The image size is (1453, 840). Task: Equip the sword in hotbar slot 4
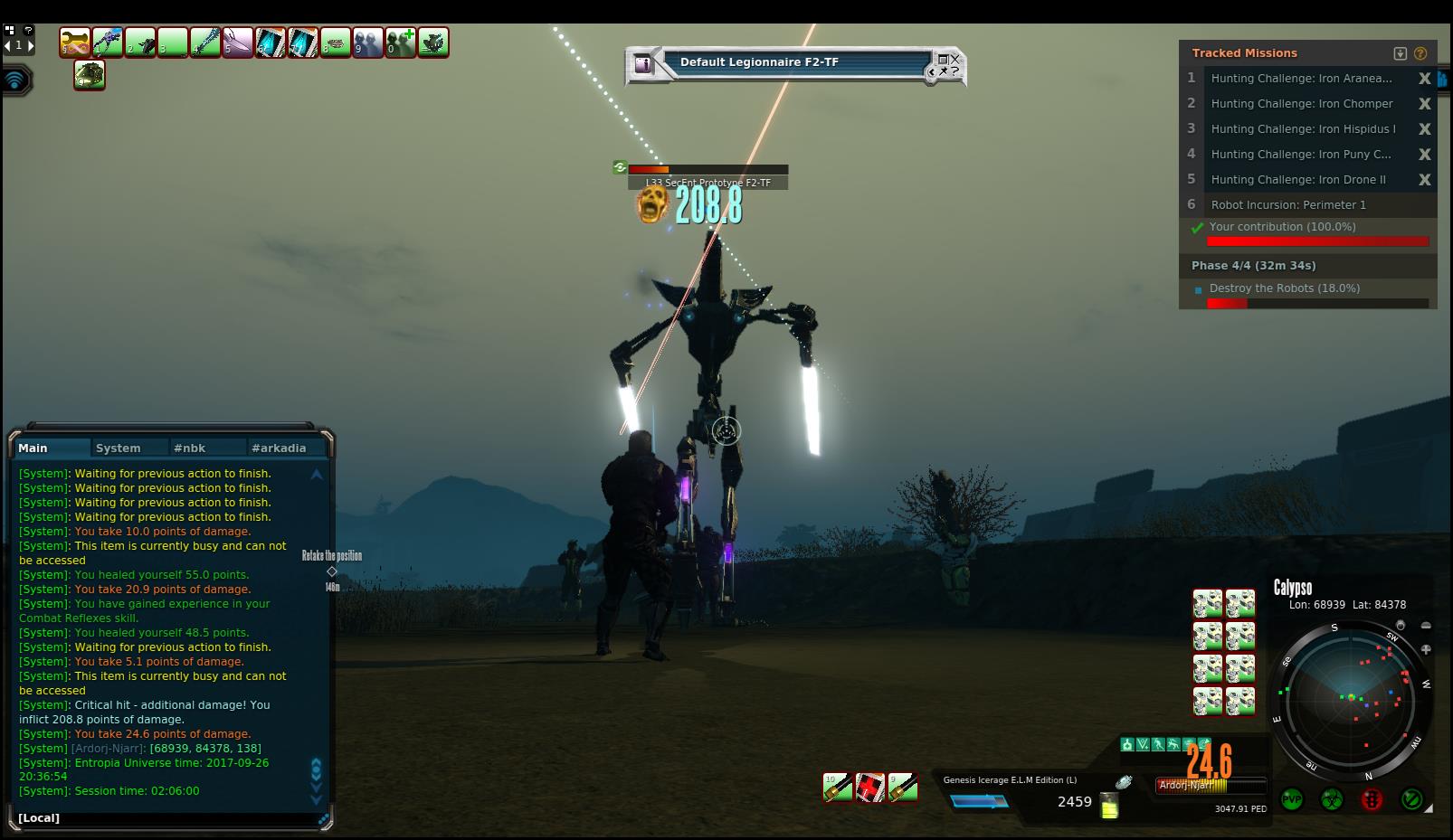point(205,42)
